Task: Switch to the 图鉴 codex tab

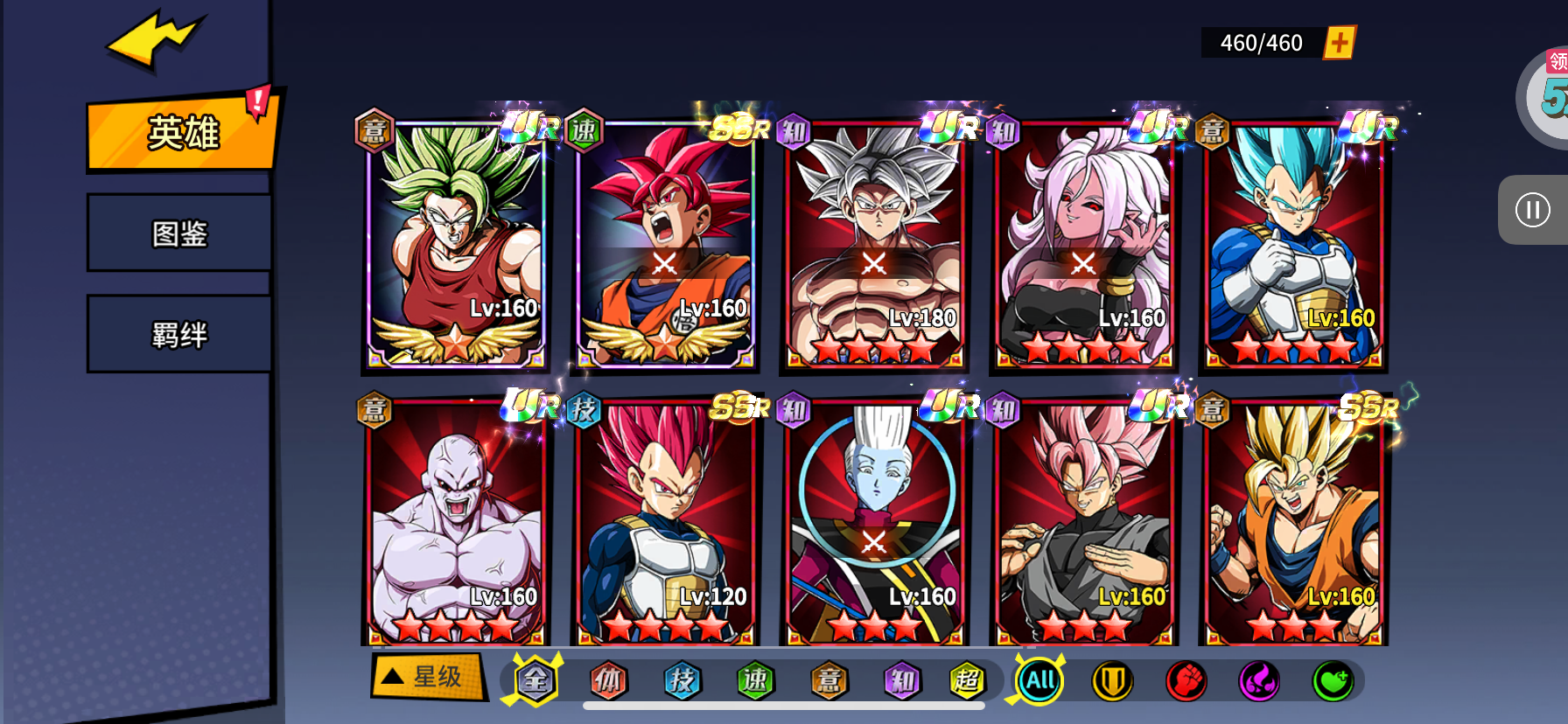Action: (x=179, y=233)
